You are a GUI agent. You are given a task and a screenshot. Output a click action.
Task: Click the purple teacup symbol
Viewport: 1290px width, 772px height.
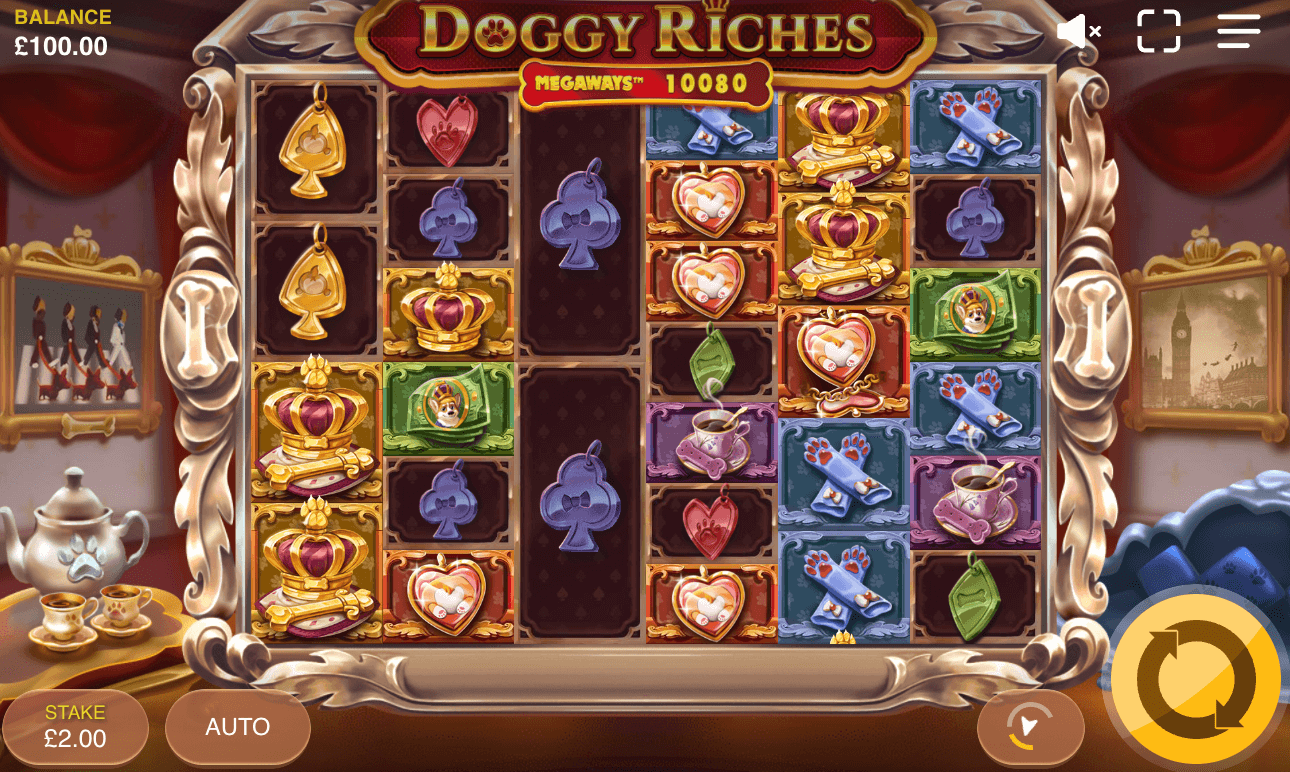point(712,440)
